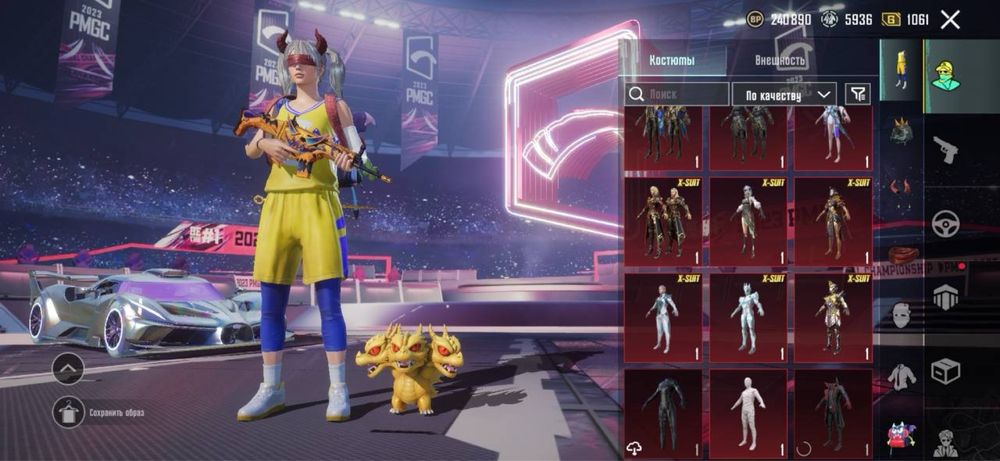Select the pistol weapons category
This screenshot has width=1000, height=461.
(x=945, y=150)
